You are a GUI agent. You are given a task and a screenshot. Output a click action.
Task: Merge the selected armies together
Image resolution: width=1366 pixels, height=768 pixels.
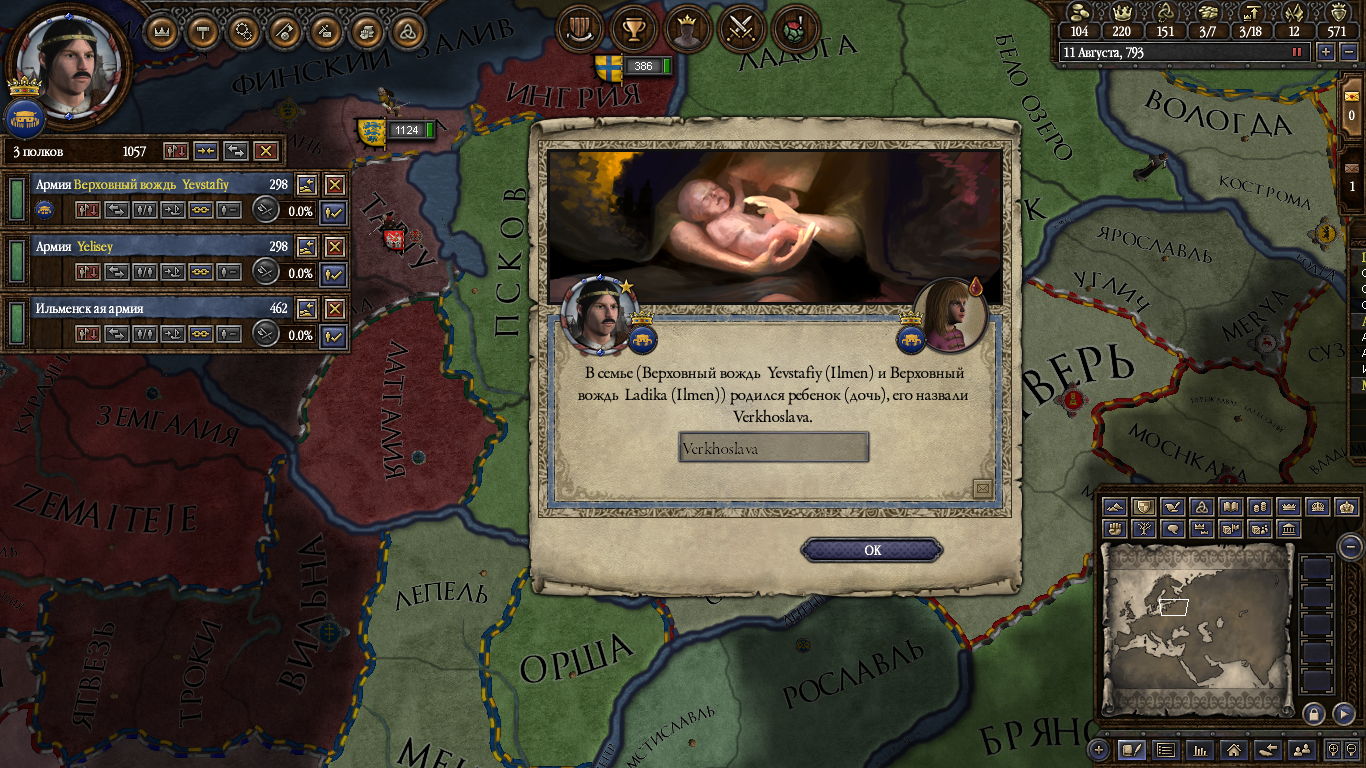point(205,151)
